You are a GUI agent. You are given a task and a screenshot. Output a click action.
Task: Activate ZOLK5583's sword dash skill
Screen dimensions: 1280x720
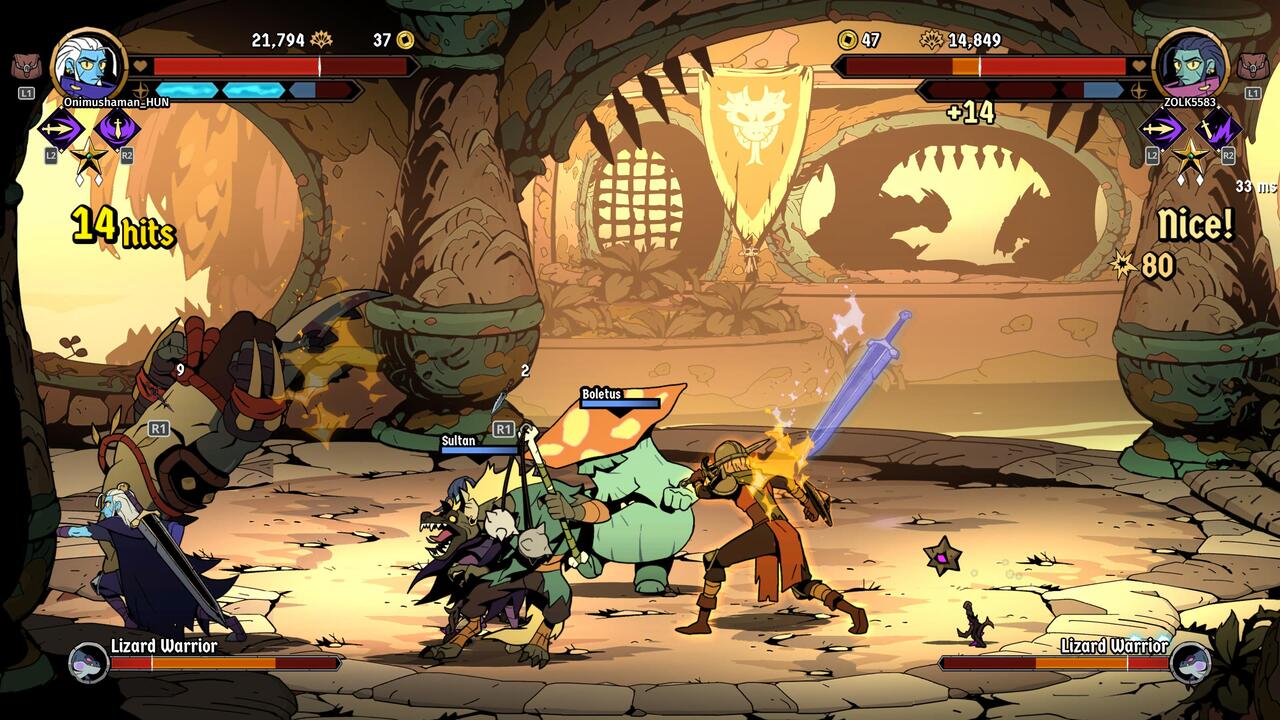click(x=1161, y=129)
